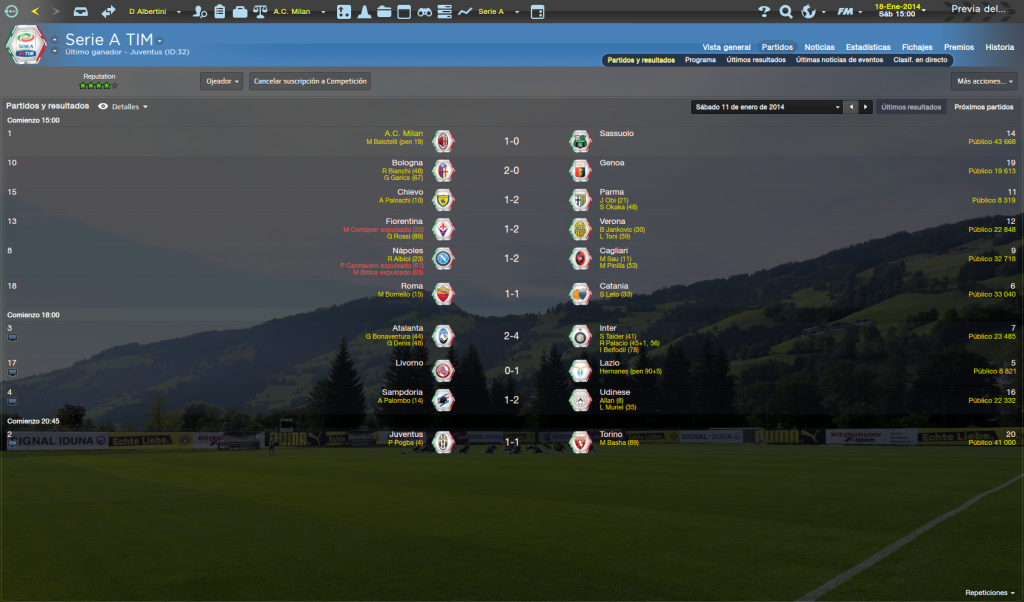Open the search magnifier icon
The width and height of the screenshot is (1024, 602).
786,12
